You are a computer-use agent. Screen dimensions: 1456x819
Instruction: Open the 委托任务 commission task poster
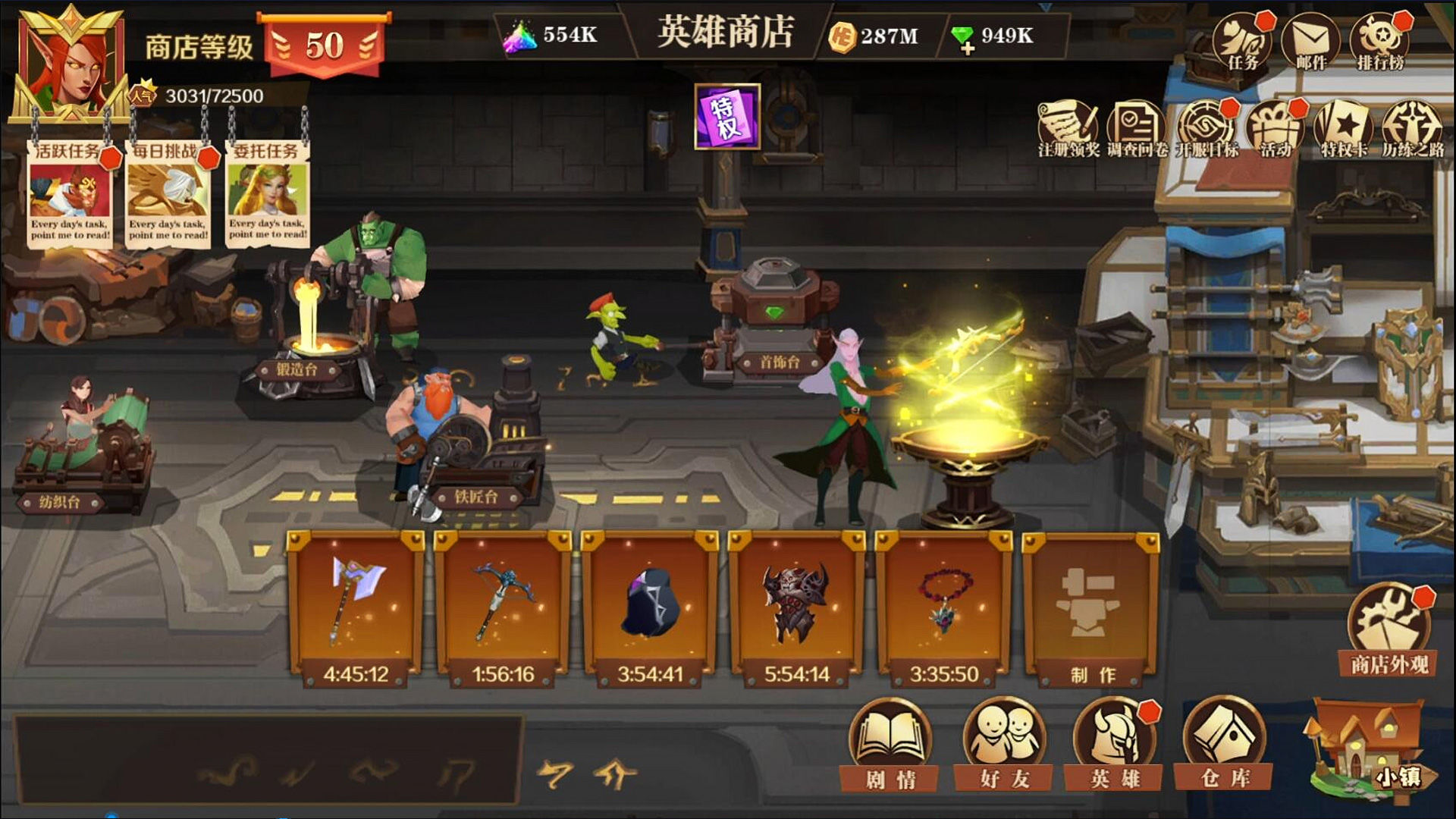[267, 193]
